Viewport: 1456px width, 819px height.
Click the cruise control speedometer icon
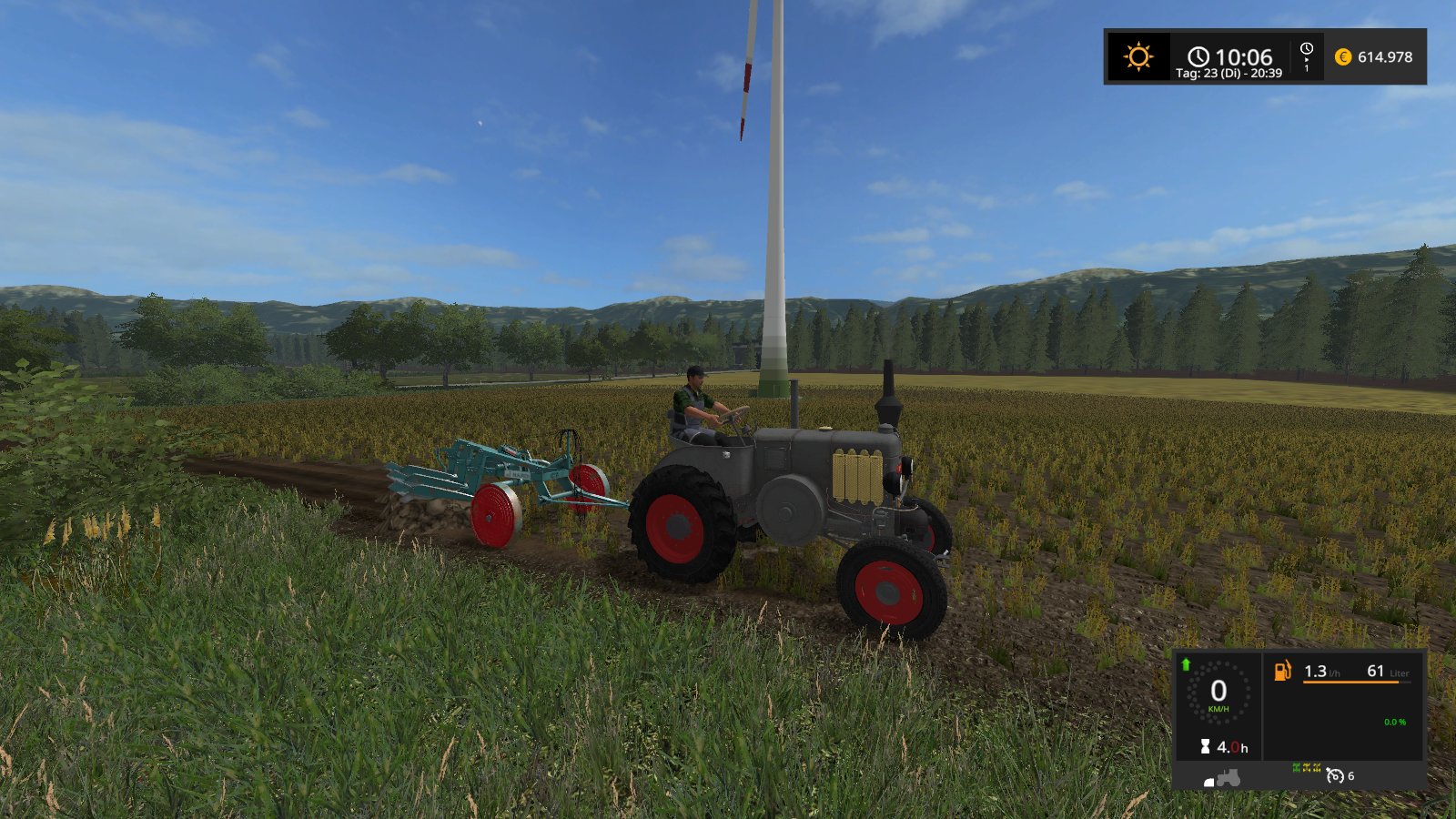pos(1335,776)
